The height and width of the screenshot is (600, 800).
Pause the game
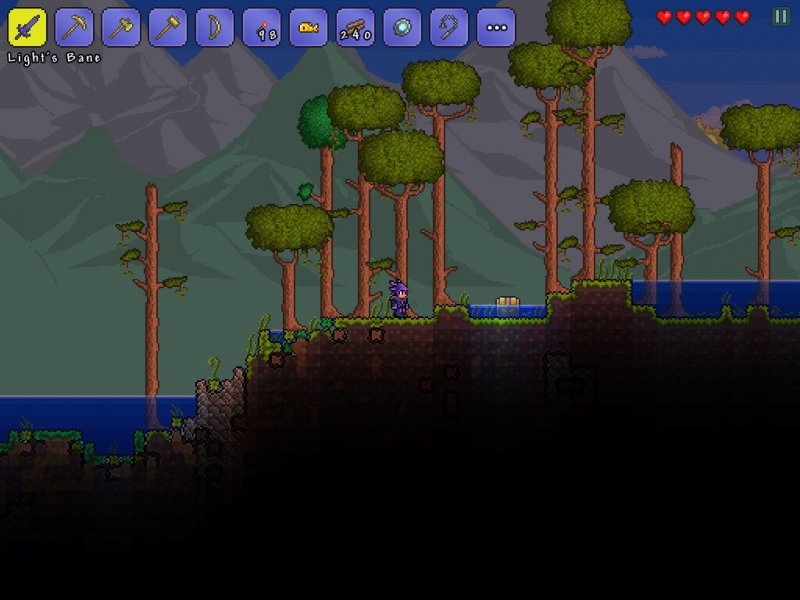(x=780, y=16)
